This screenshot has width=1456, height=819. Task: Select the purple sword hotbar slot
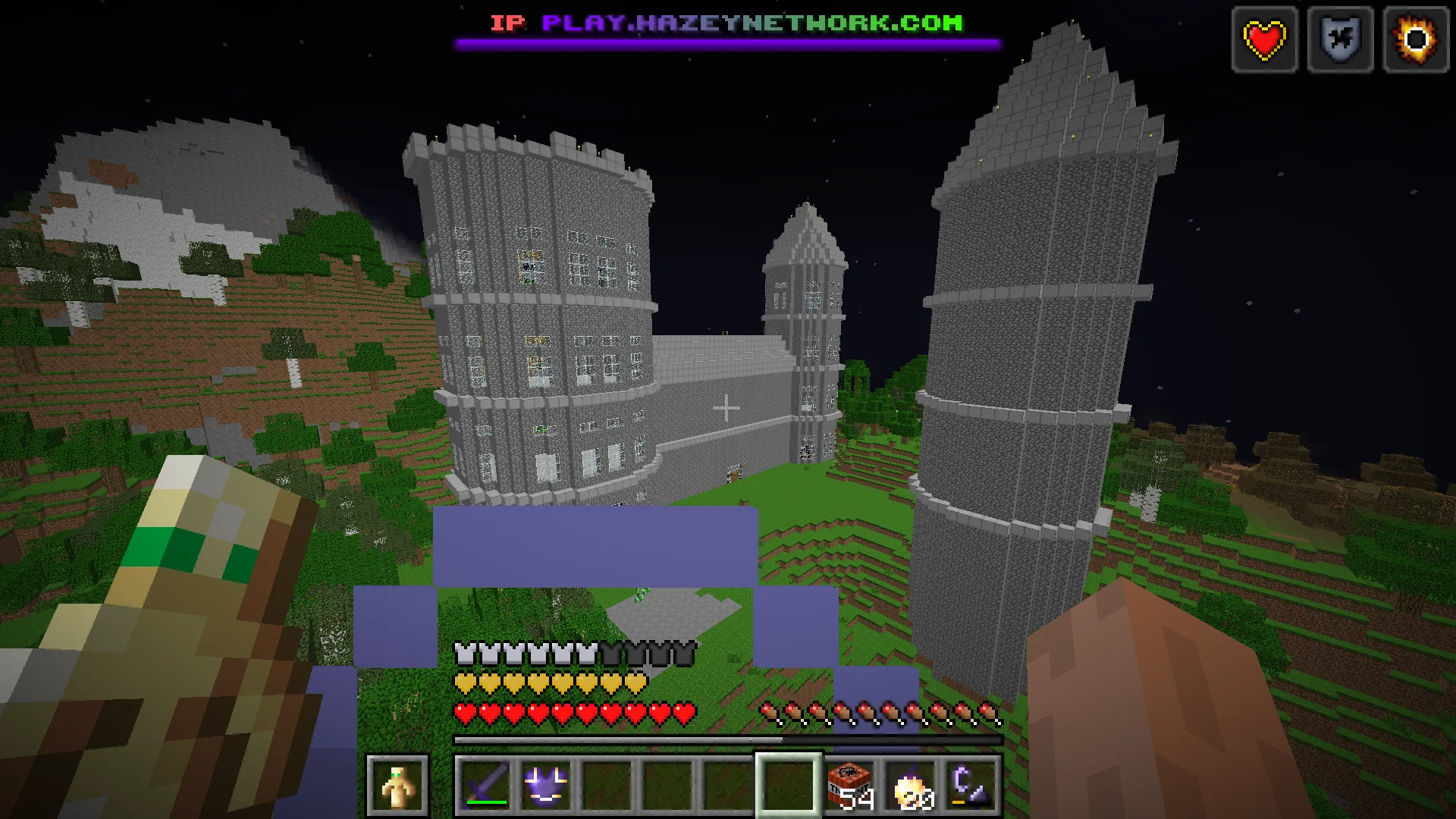click(486, 785)
